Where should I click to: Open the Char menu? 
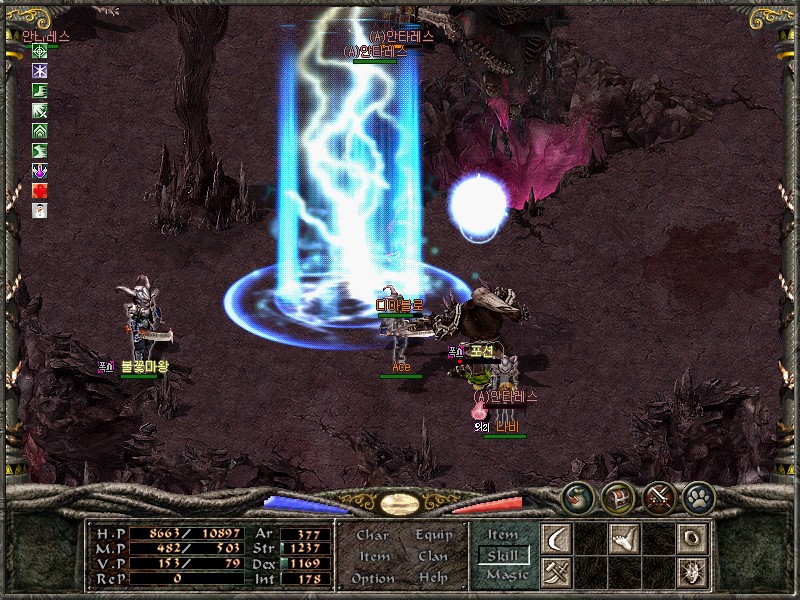pyautogui.click(x=372, y=536)
